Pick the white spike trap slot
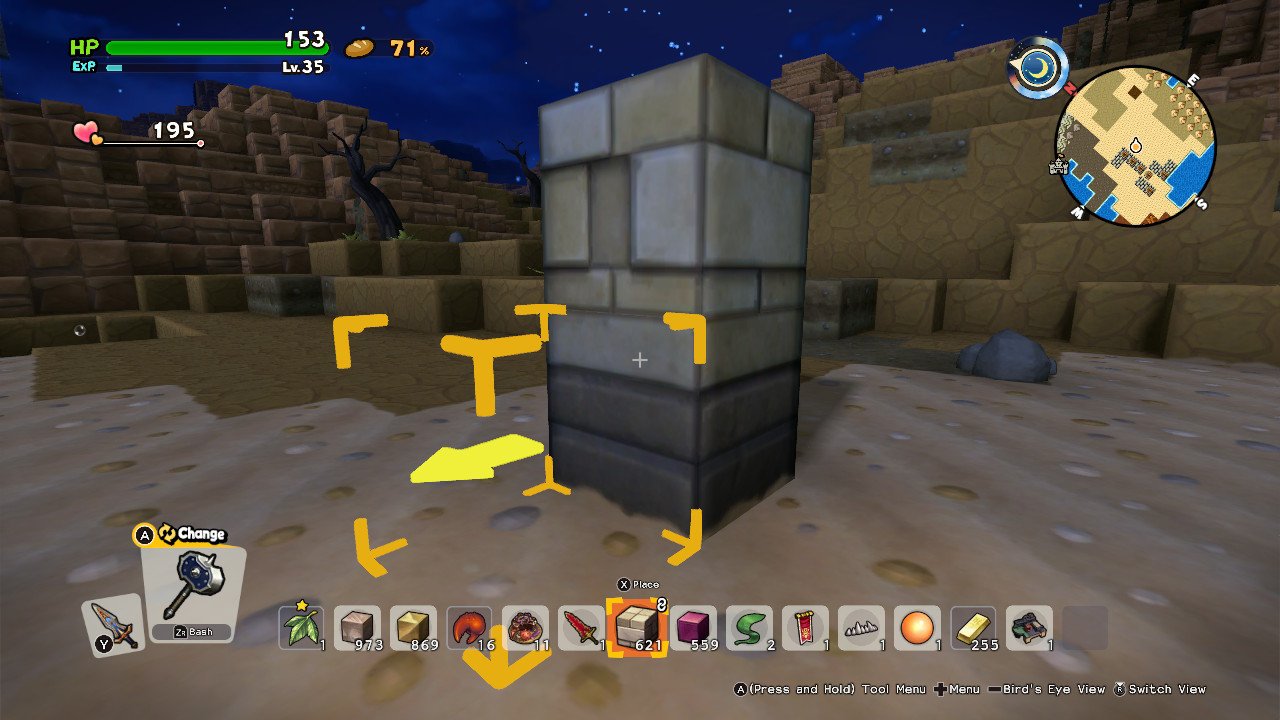The image size is (1280, 720). pos(861,628)
